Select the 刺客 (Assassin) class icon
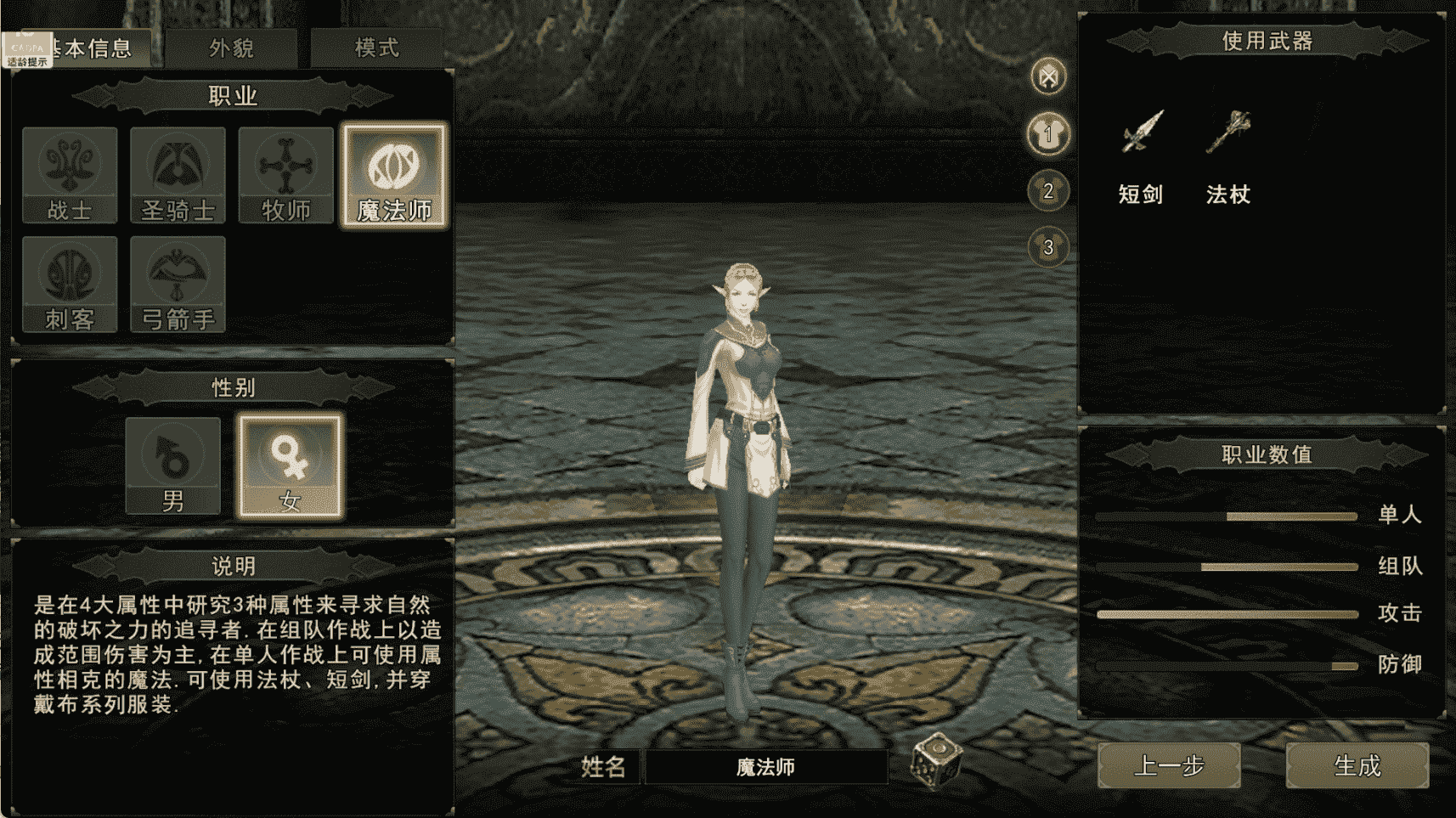The image size is (1456, 818). coord(70,283)
